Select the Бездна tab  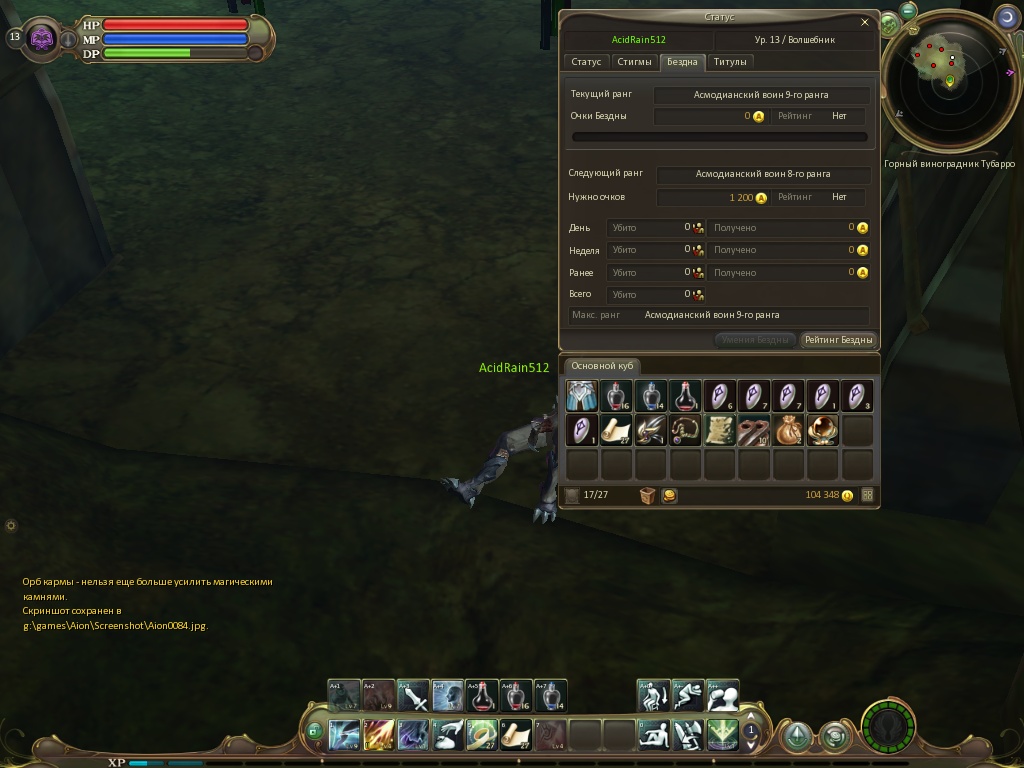click(x=682, y=62)
